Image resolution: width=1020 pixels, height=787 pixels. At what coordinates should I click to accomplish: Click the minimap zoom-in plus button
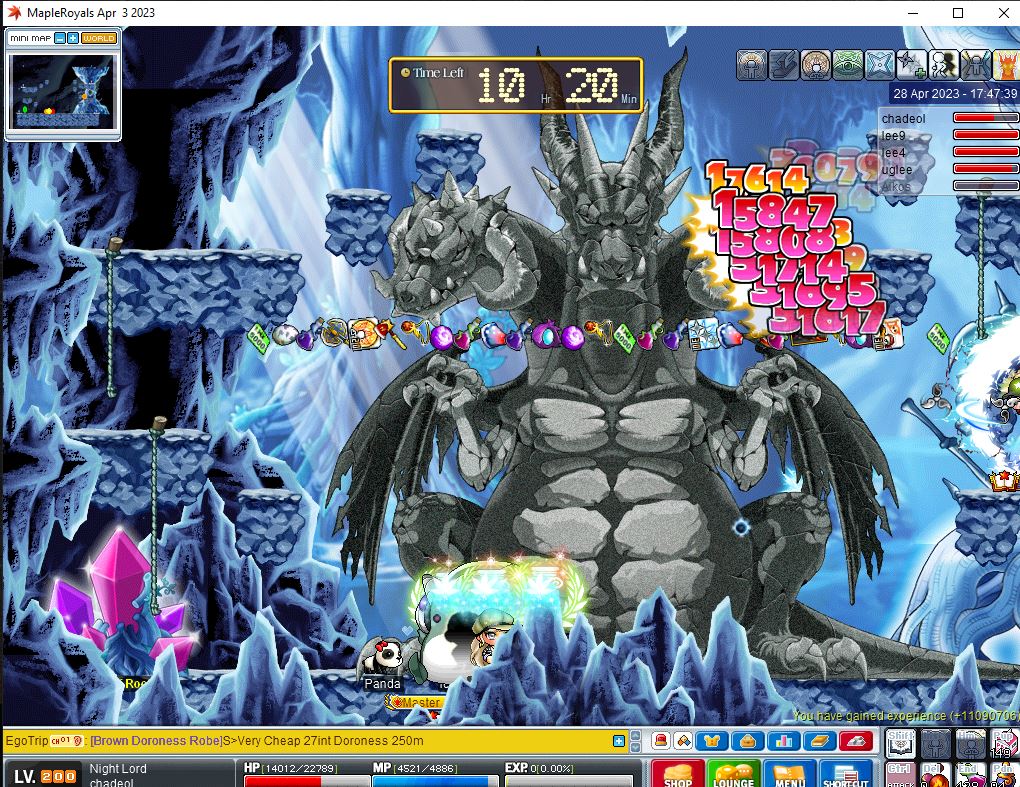pos(73,38)
